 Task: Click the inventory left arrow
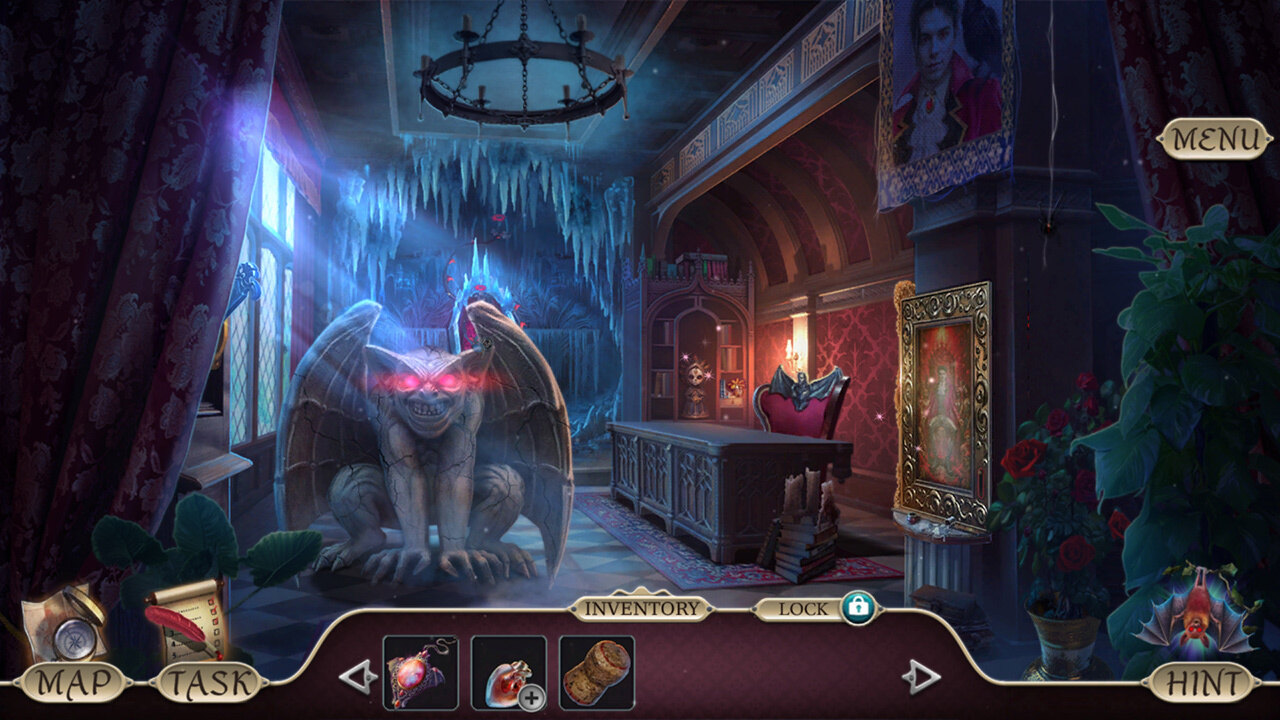(x=358, y=677)
